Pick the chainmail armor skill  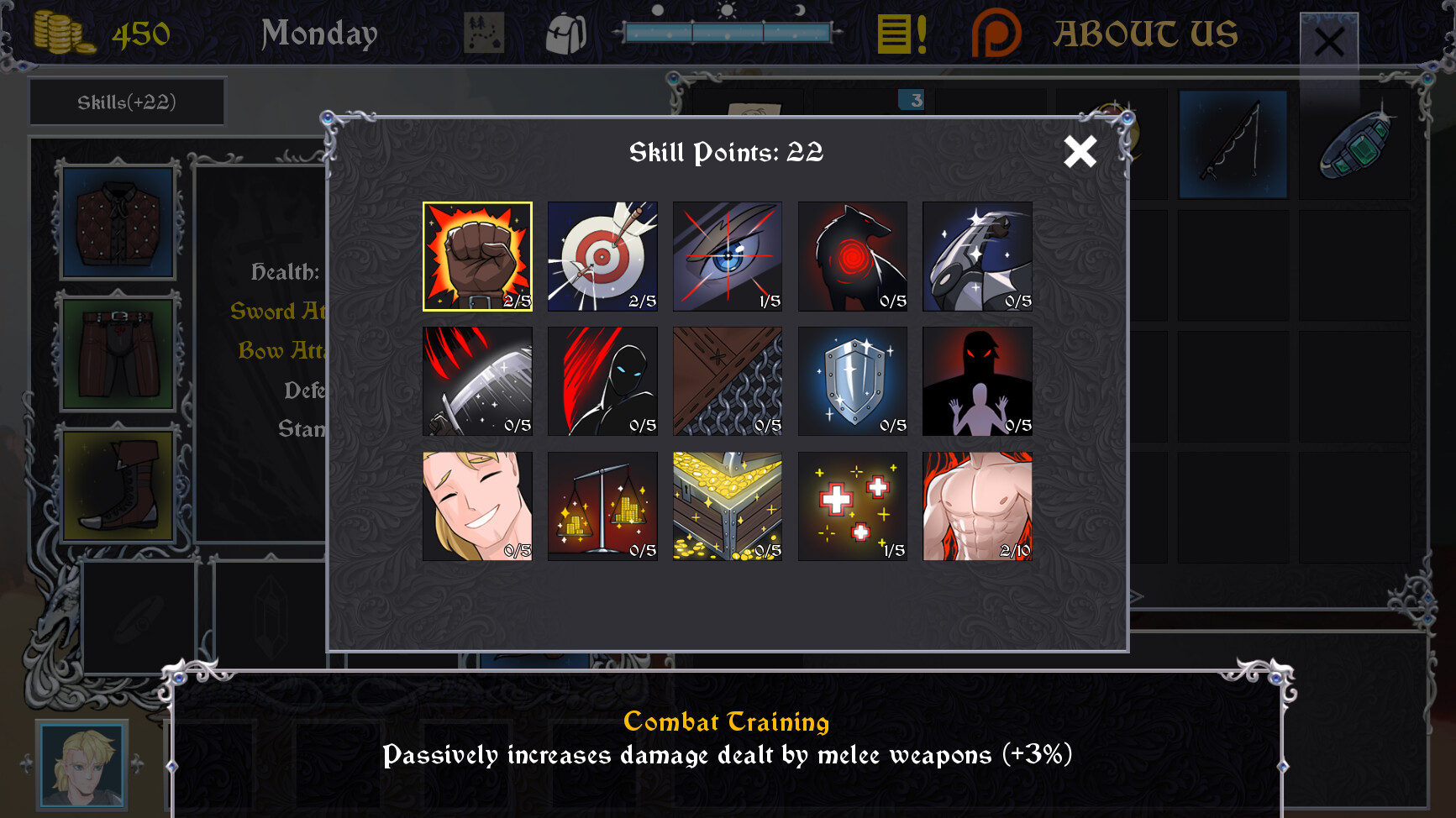click(x=728, y=381)
